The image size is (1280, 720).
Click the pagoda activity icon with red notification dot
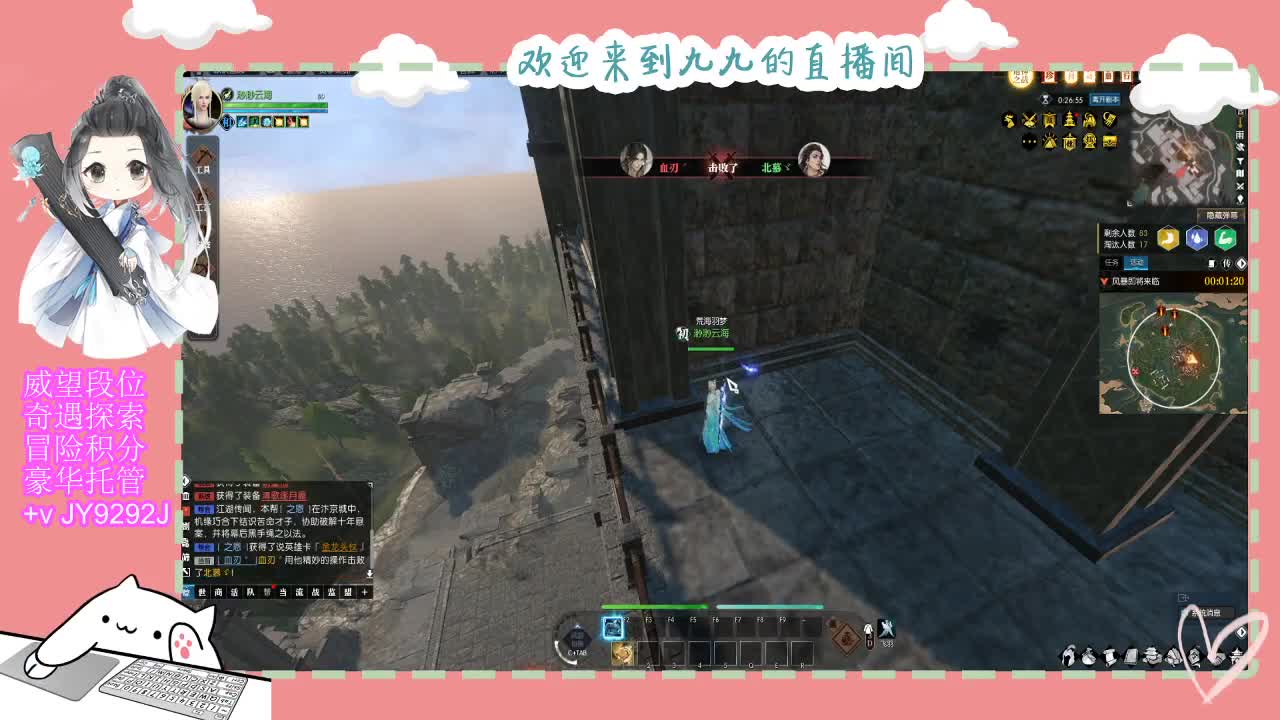pyautogui.click(x=1070, y=119)
